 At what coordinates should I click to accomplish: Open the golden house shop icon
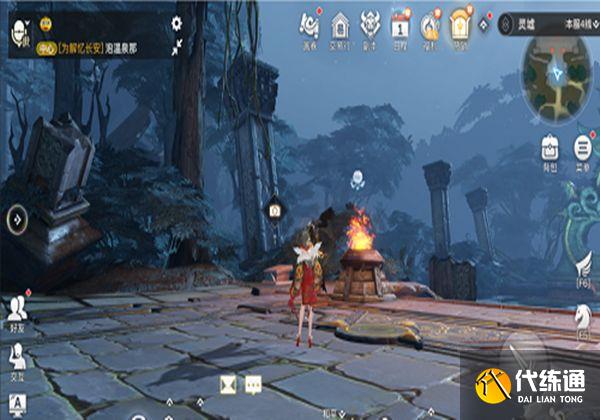click(x=460, y=24)
